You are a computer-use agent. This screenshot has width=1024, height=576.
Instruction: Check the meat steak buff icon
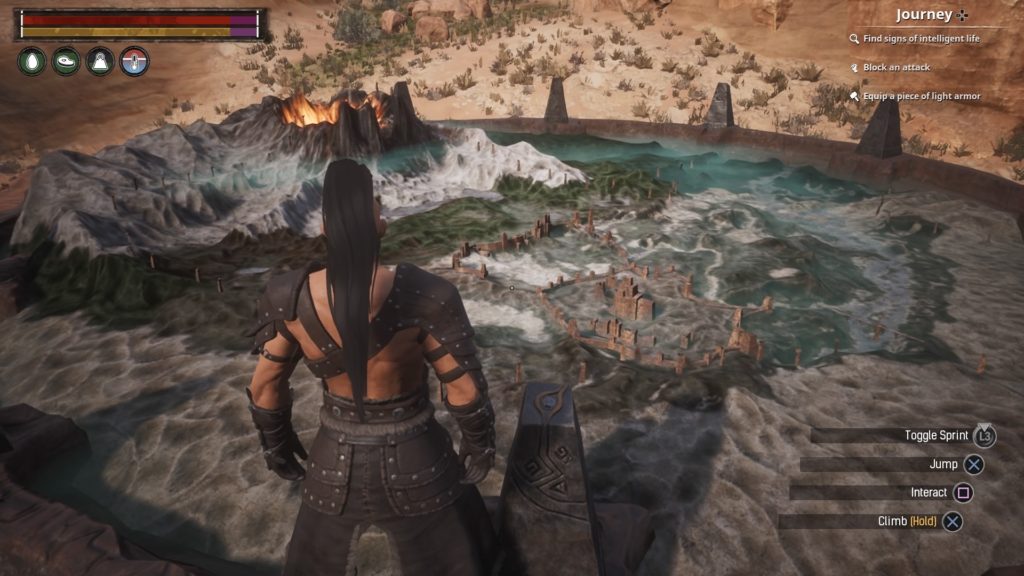(x=66, y=62)
